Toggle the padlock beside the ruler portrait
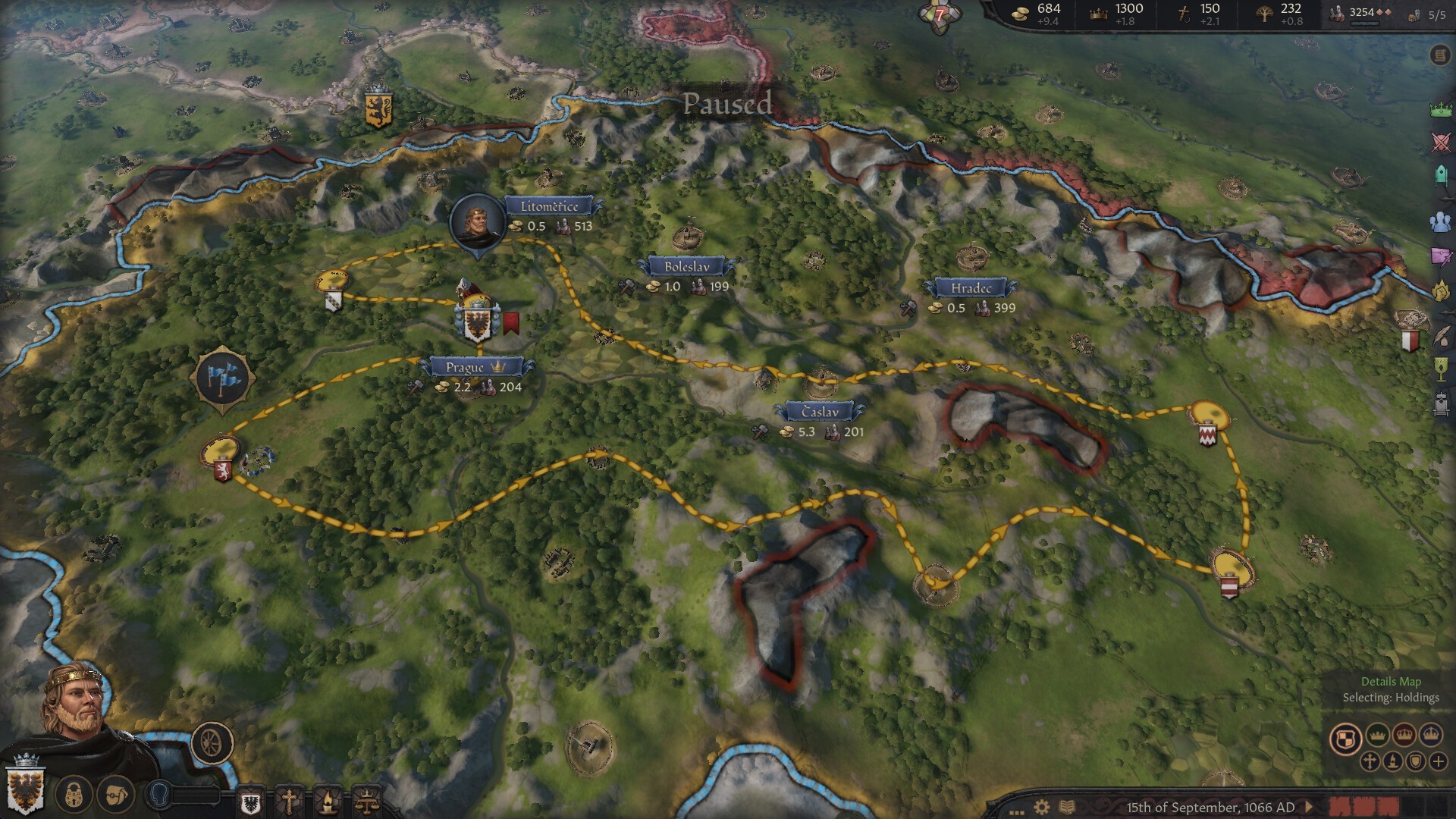 click(x=73, y=795)
